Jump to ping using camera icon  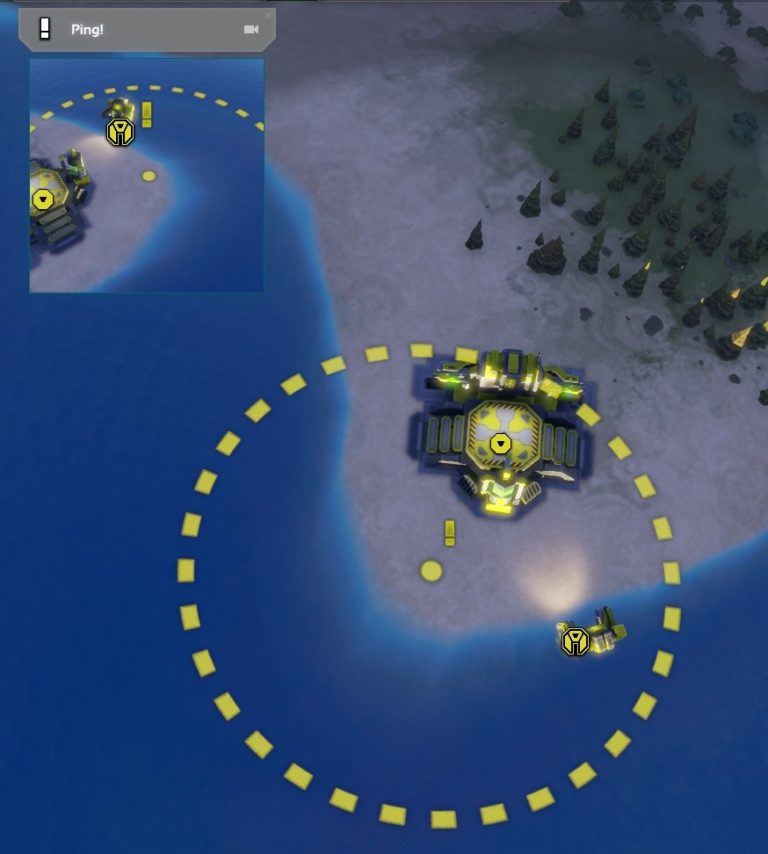click(x=251, y=30)
